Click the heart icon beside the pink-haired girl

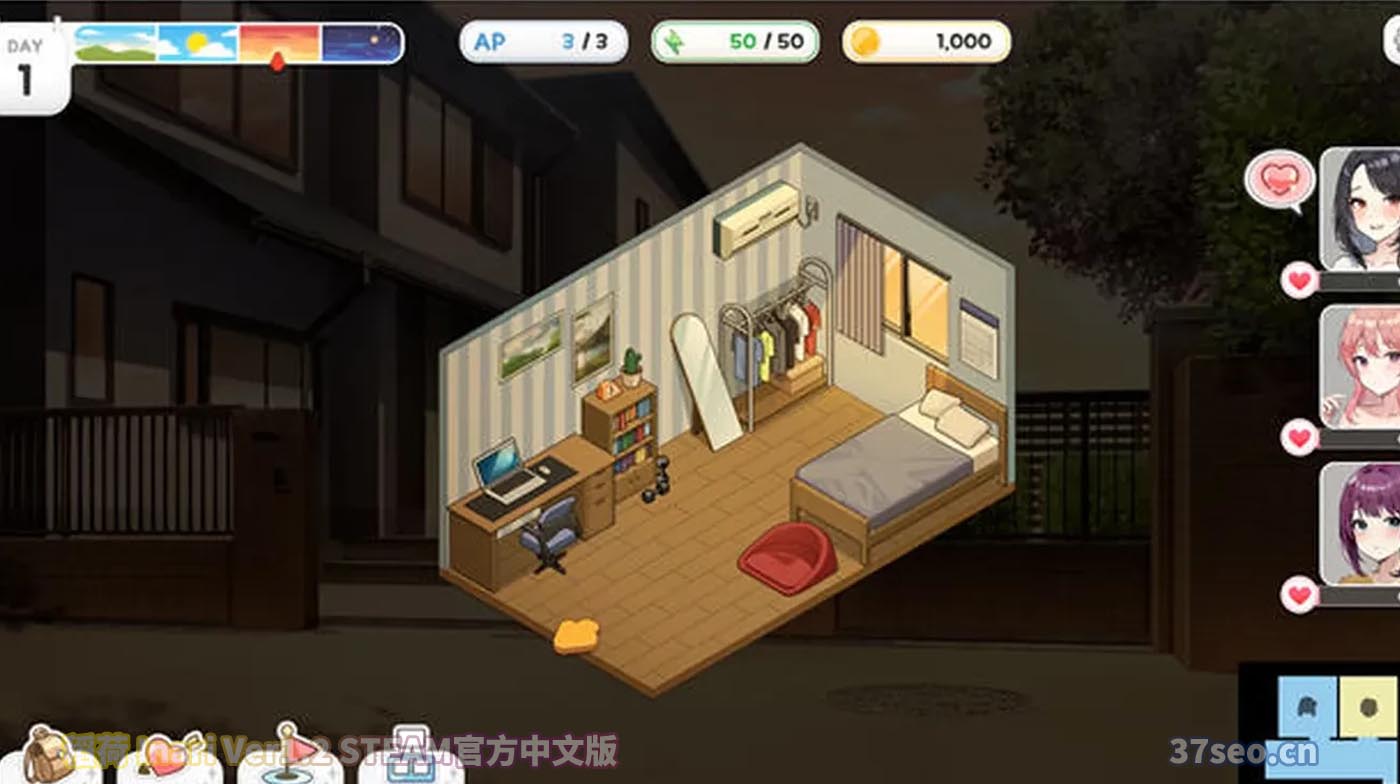1300,437
